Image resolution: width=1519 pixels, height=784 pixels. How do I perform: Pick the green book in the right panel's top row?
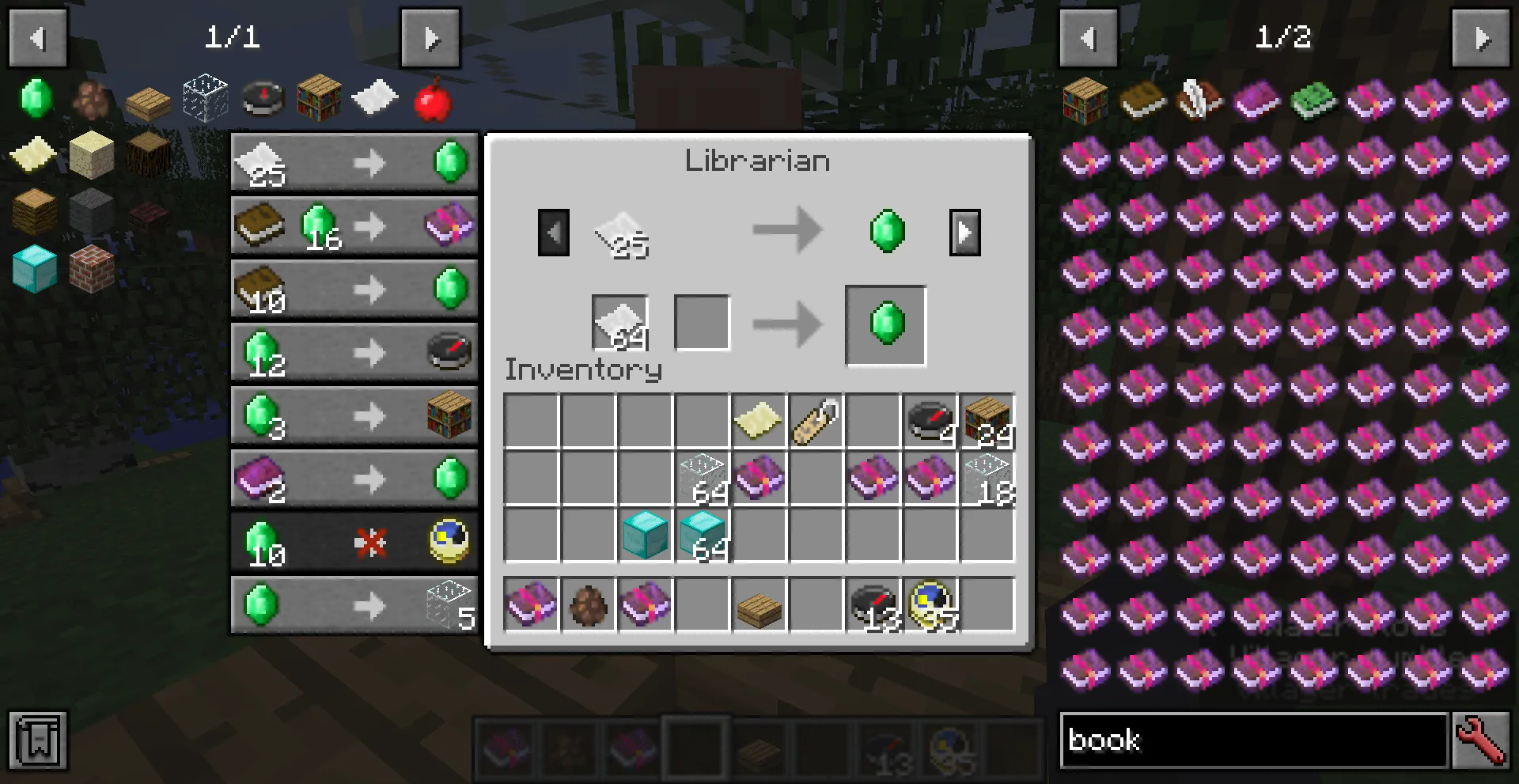pos(1313,98)
